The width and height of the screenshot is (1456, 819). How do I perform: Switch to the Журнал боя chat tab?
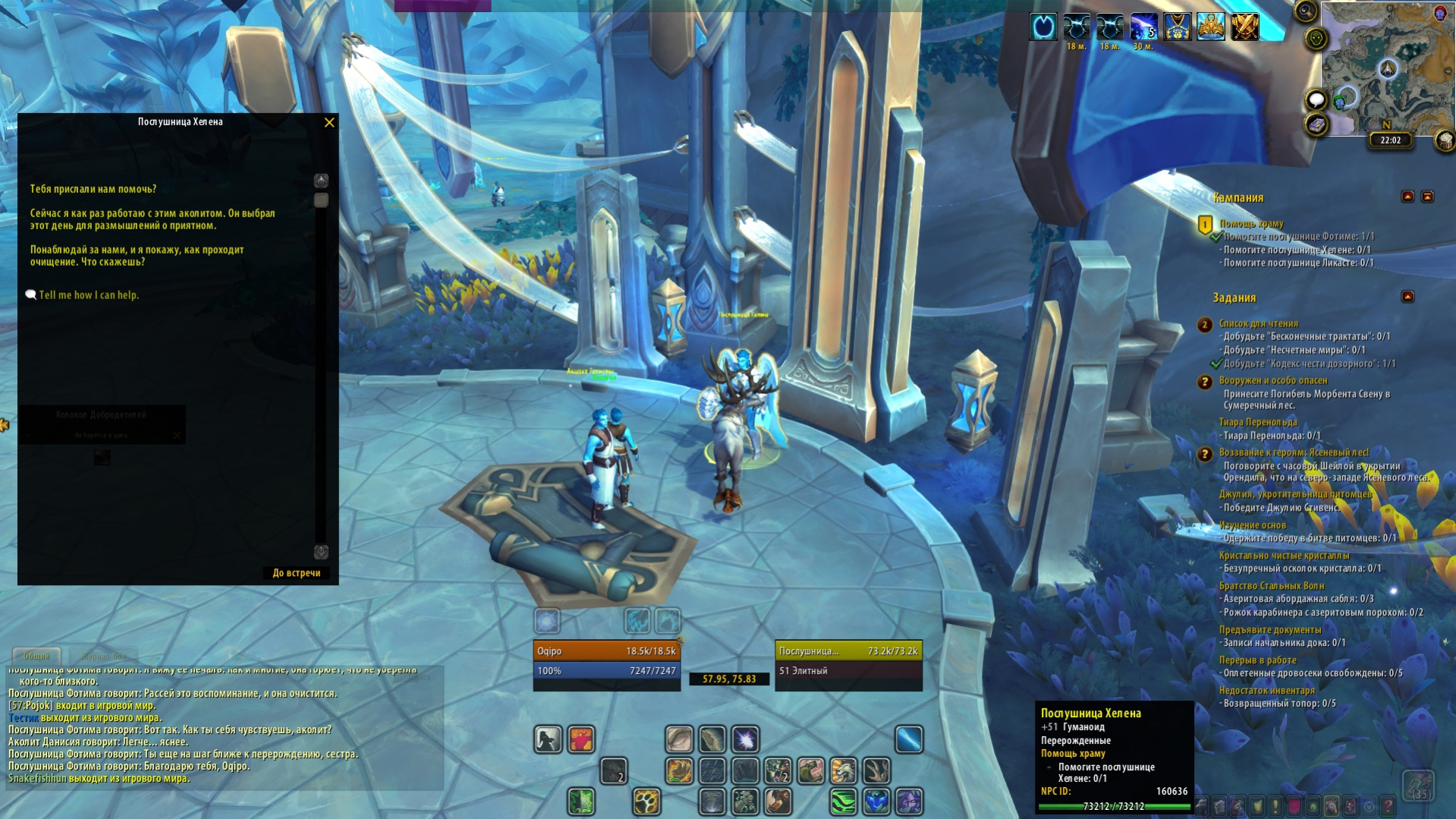104,656
